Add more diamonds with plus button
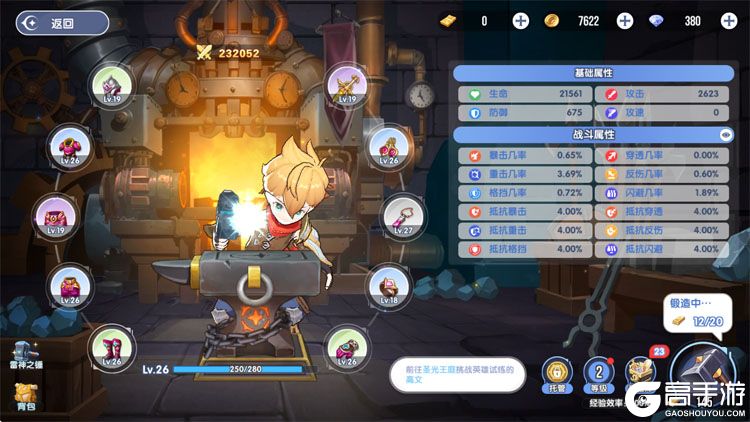Image resolution: width=750 pixels, height=422 pixels. (727, 21)
